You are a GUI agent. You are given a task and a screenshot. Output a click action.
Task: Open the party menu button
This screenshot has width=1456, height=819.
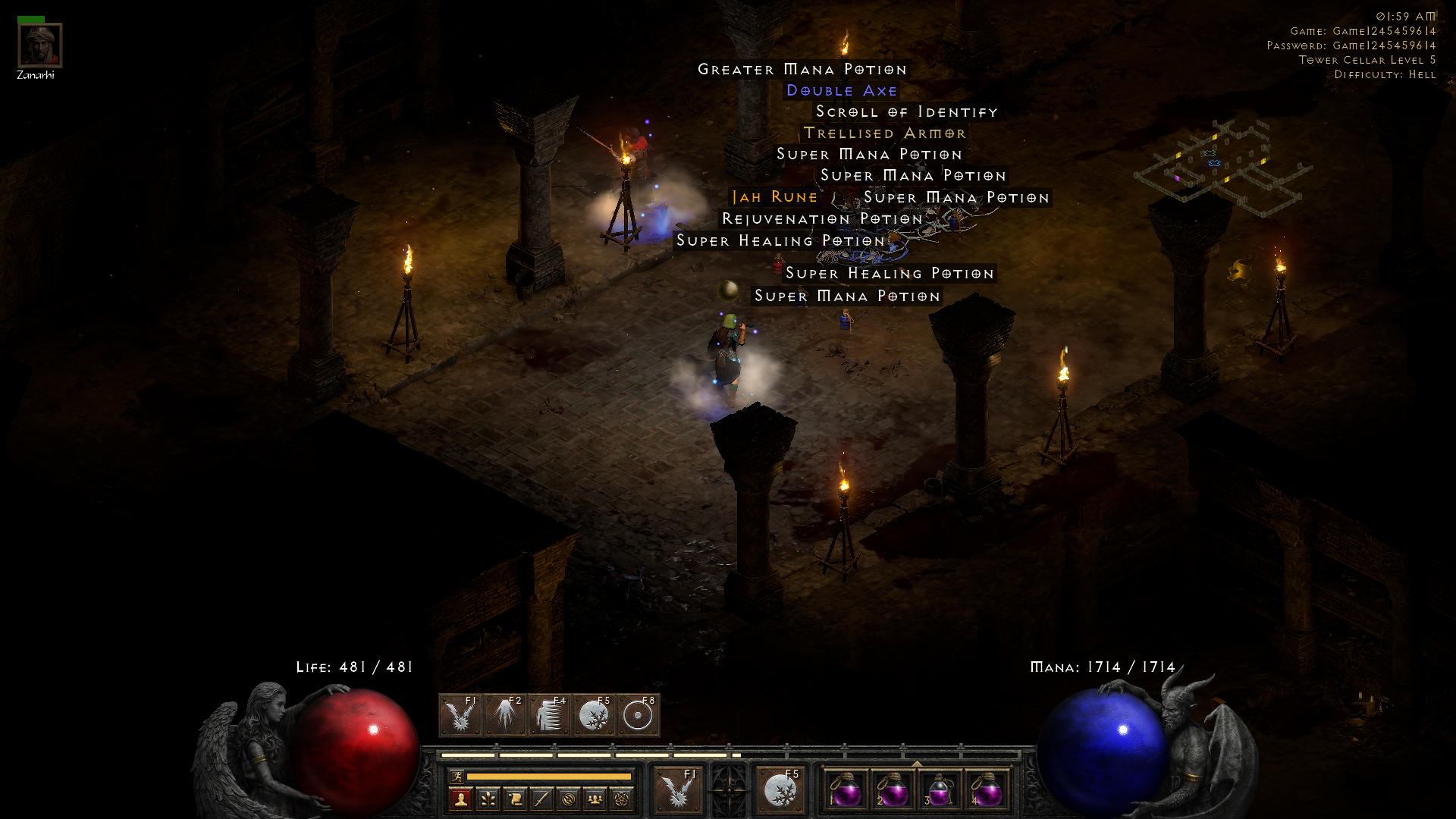click(x=595, y=799)
